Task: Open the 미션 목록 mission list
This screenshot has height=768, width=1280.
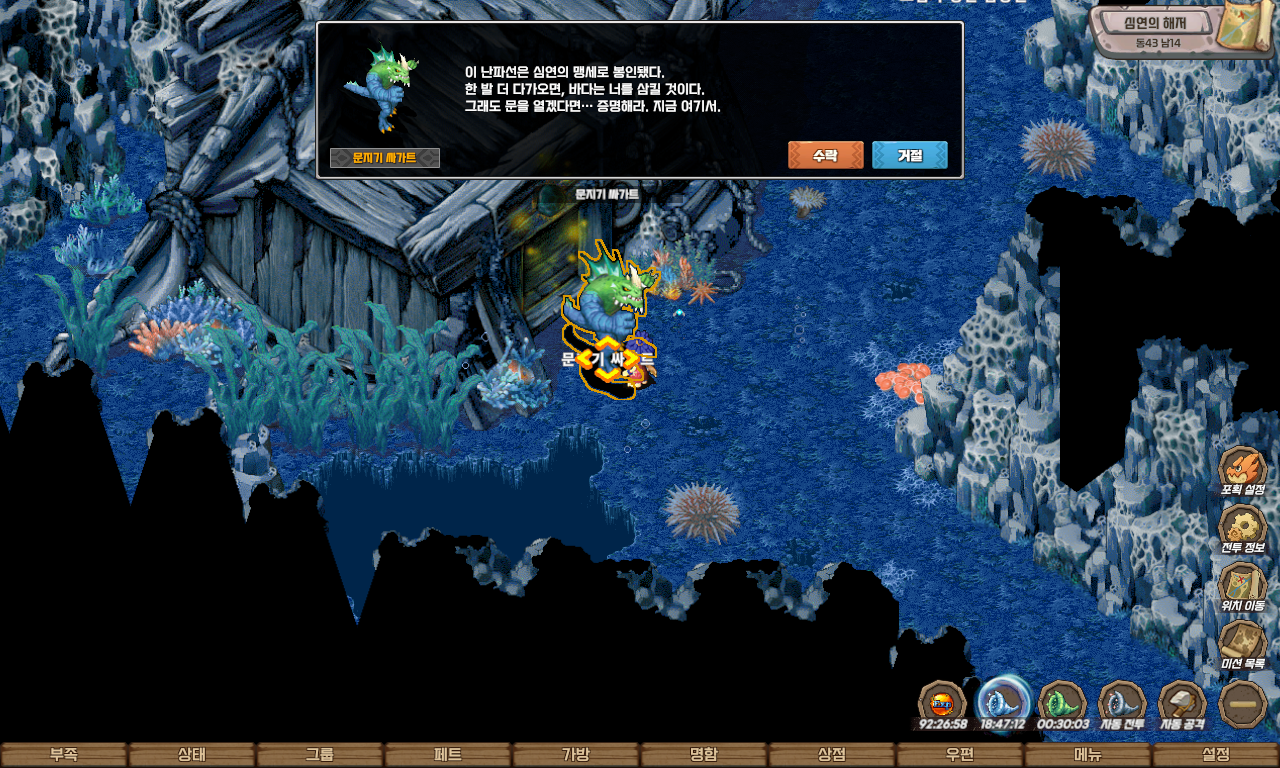Action: coord(1243,643)
